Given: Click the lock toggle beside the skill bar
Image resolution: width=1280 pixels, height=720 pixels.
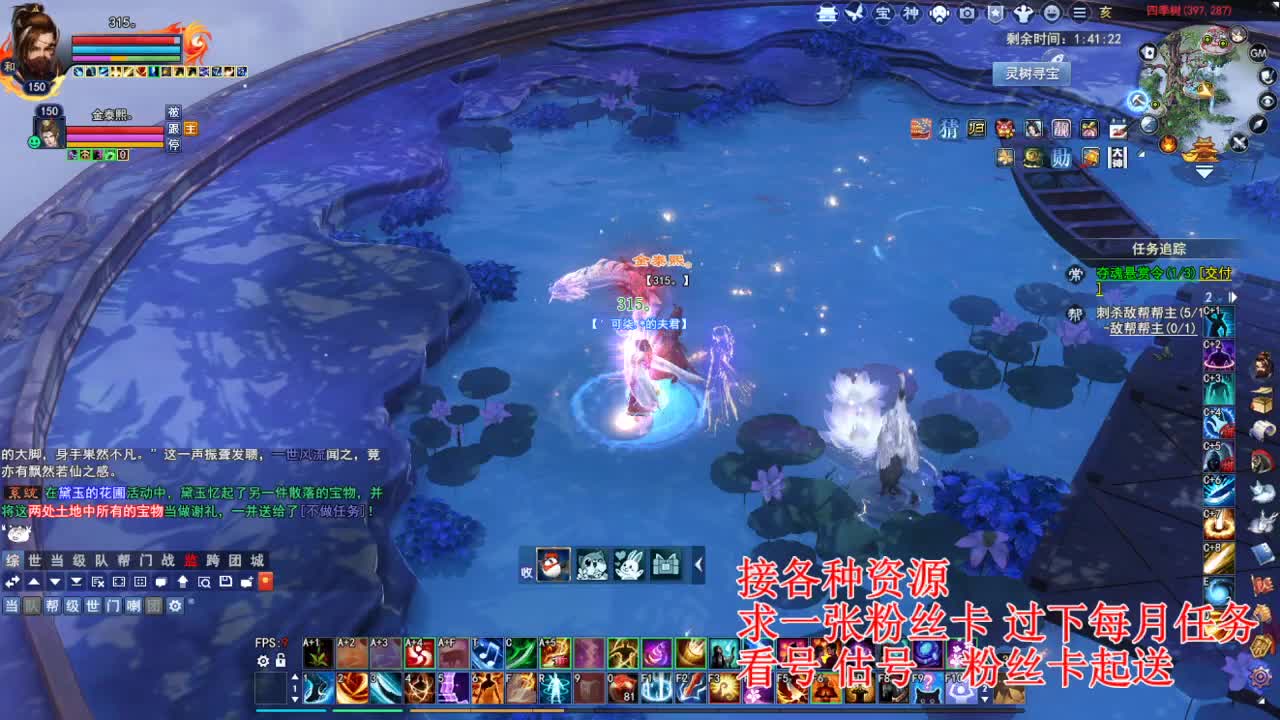Looking at the screenshot, I should click(281, 660).
